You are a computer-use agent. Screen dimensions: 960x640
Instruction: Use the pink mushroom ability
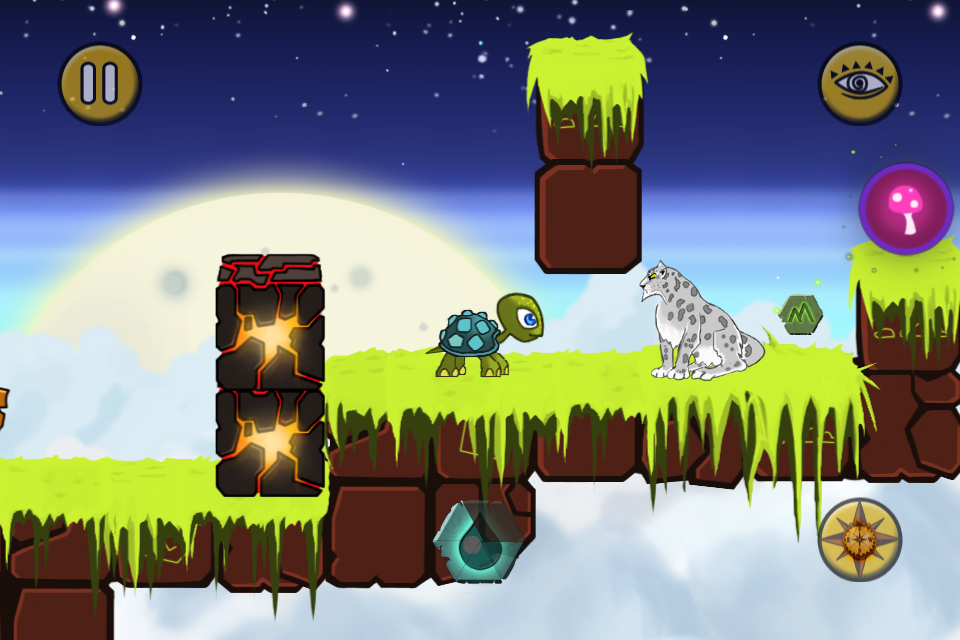tap(906, 209)
